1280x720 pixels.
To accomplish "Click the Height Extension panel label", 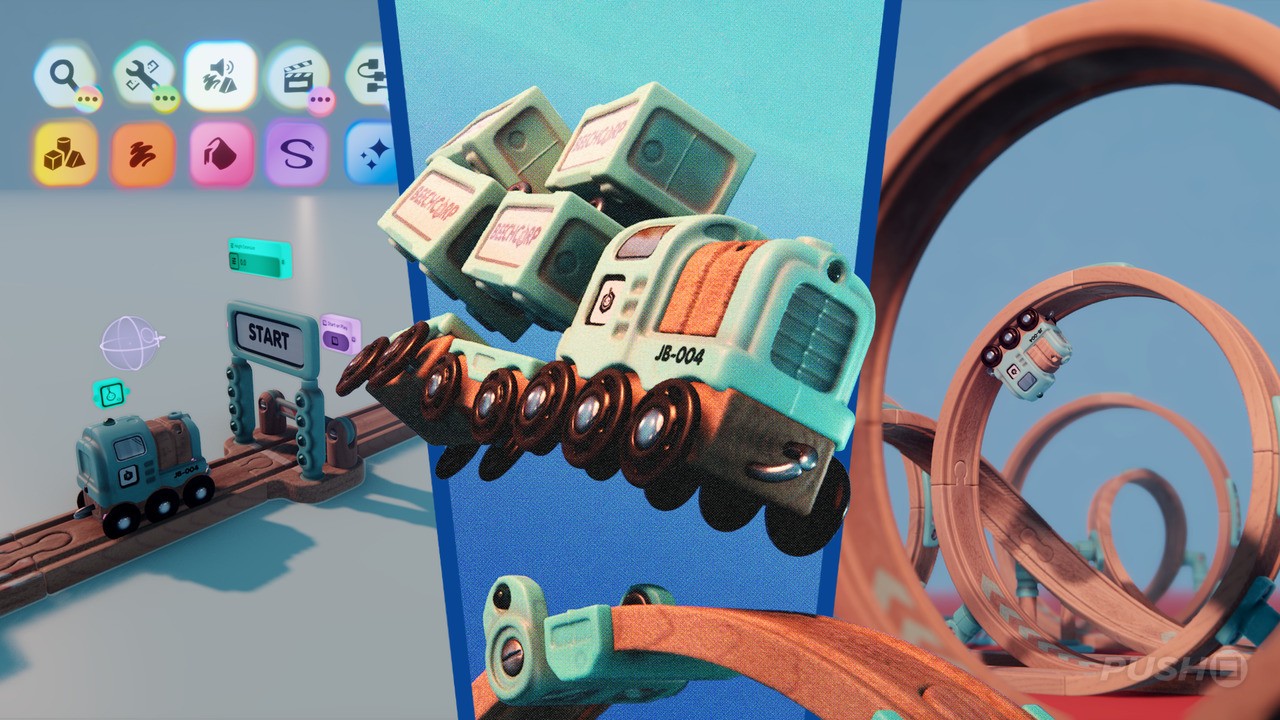I will pos(248,246).
